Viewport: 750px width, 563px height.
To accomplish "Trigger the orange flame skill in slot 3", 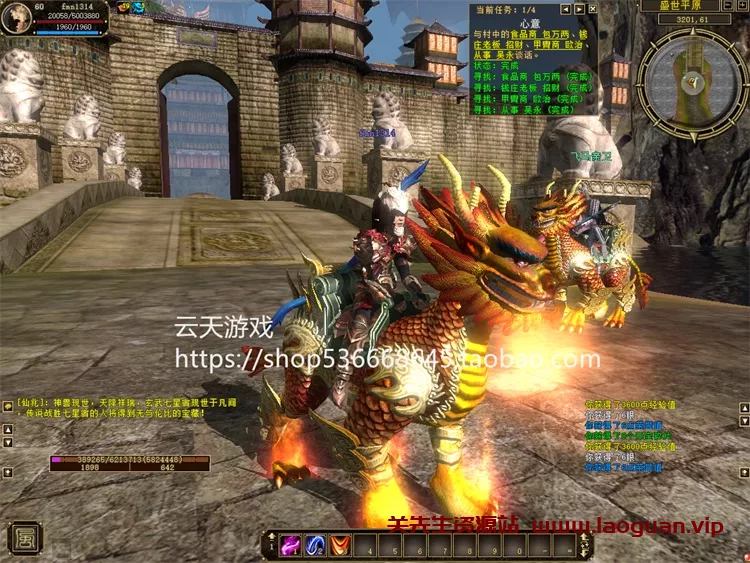I will 341,546.
